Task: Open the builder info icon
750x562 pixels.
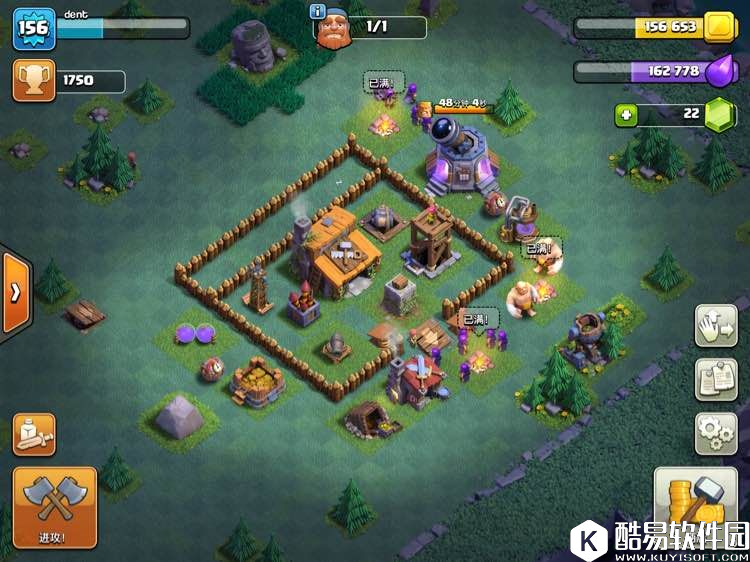Action: [x=319, y=12]
